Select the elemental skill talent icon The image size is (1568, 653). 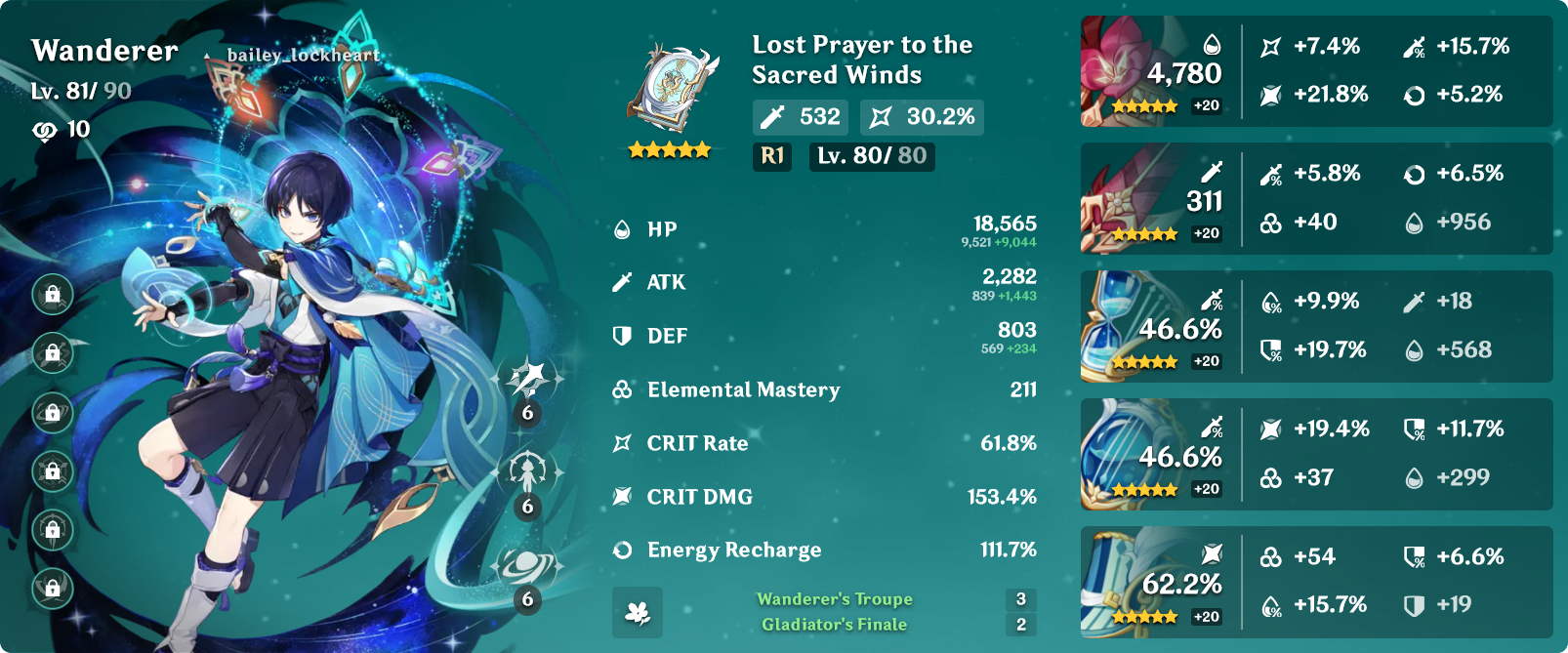(x=528, y=472)
